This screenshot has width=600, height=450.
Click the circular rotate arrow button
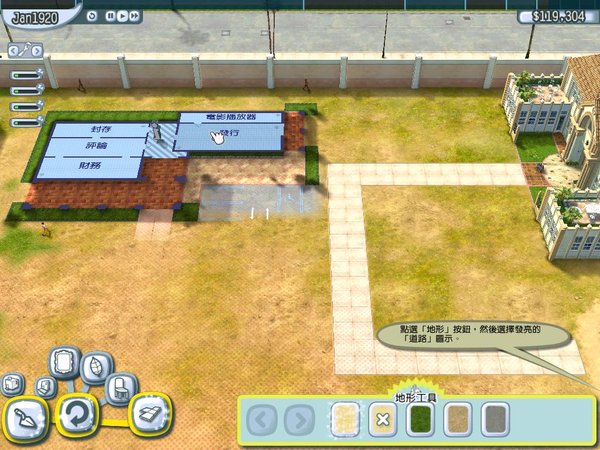coord(74,412)
